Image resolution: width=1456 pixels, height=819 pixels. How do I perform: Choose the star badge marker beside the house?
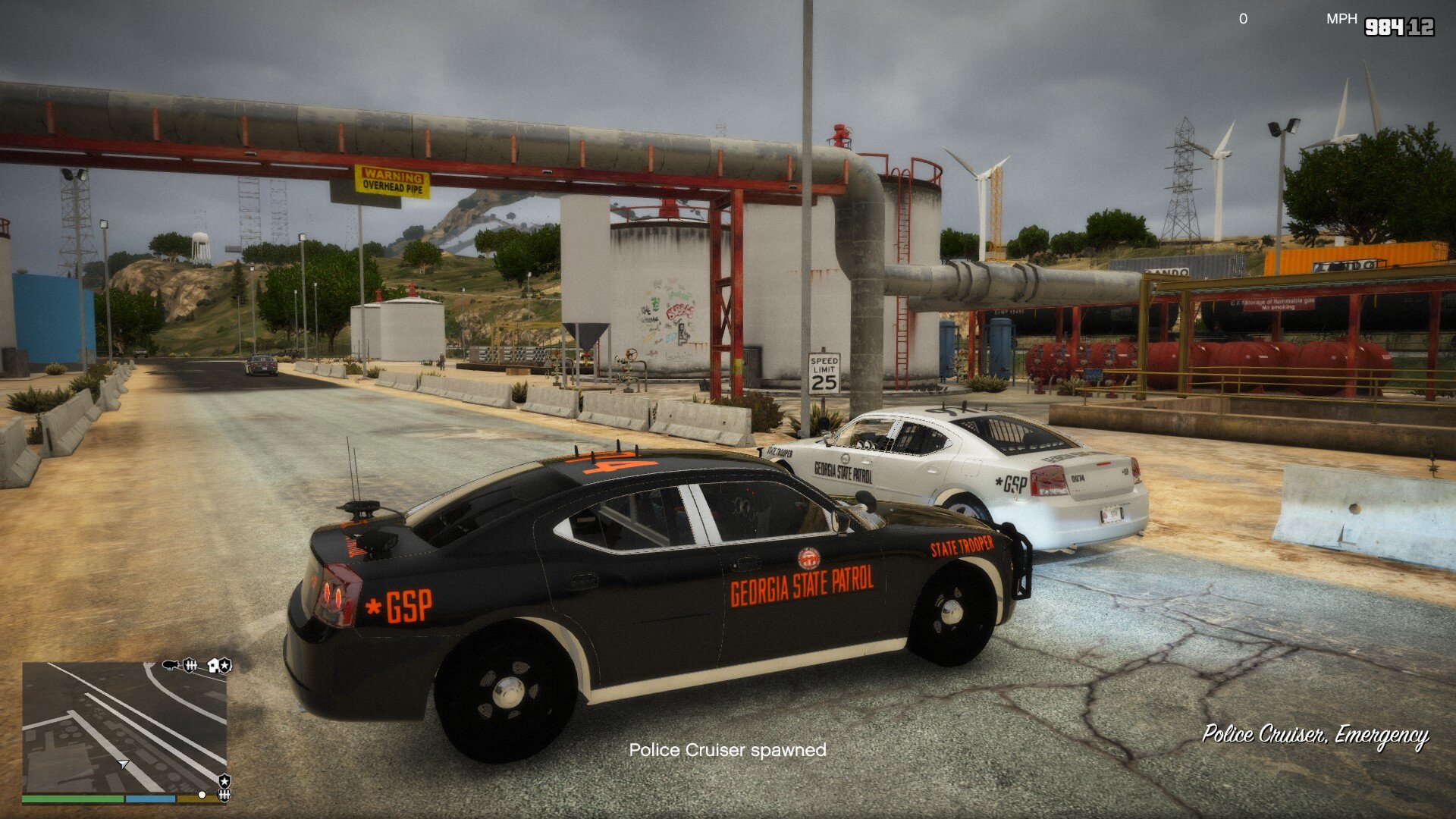coord(225,666)
